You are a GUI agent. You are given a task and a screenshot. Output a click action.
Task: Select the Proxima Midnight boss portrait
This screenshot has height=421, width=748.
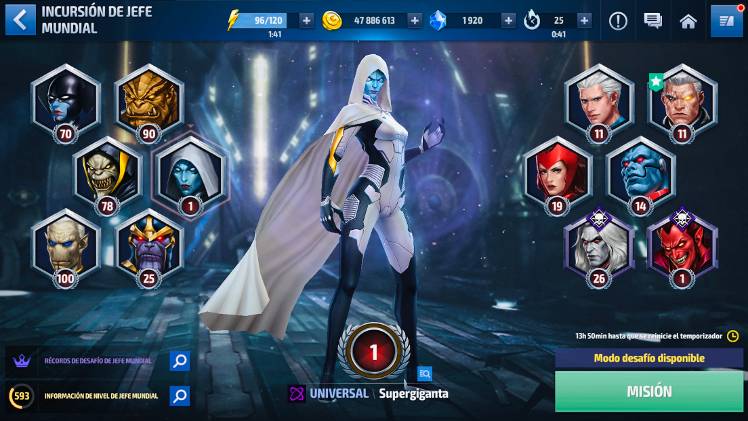66,98
